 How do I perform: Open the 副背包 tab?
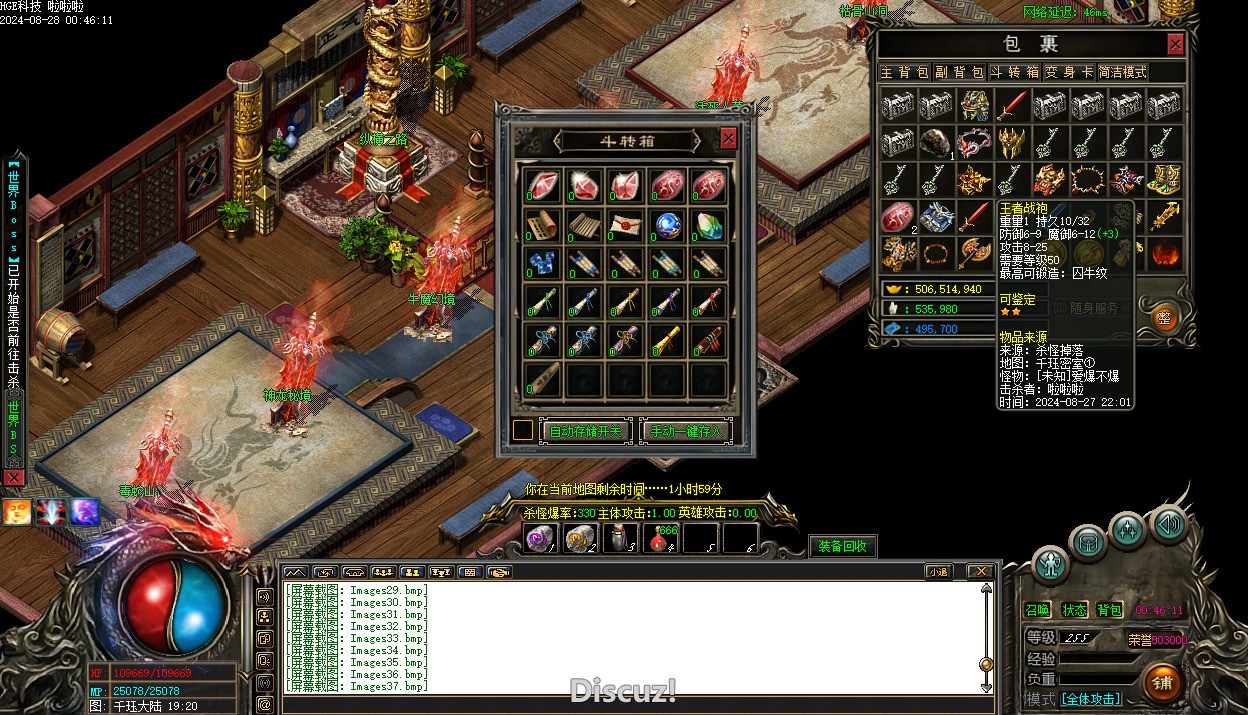point(959,72)
